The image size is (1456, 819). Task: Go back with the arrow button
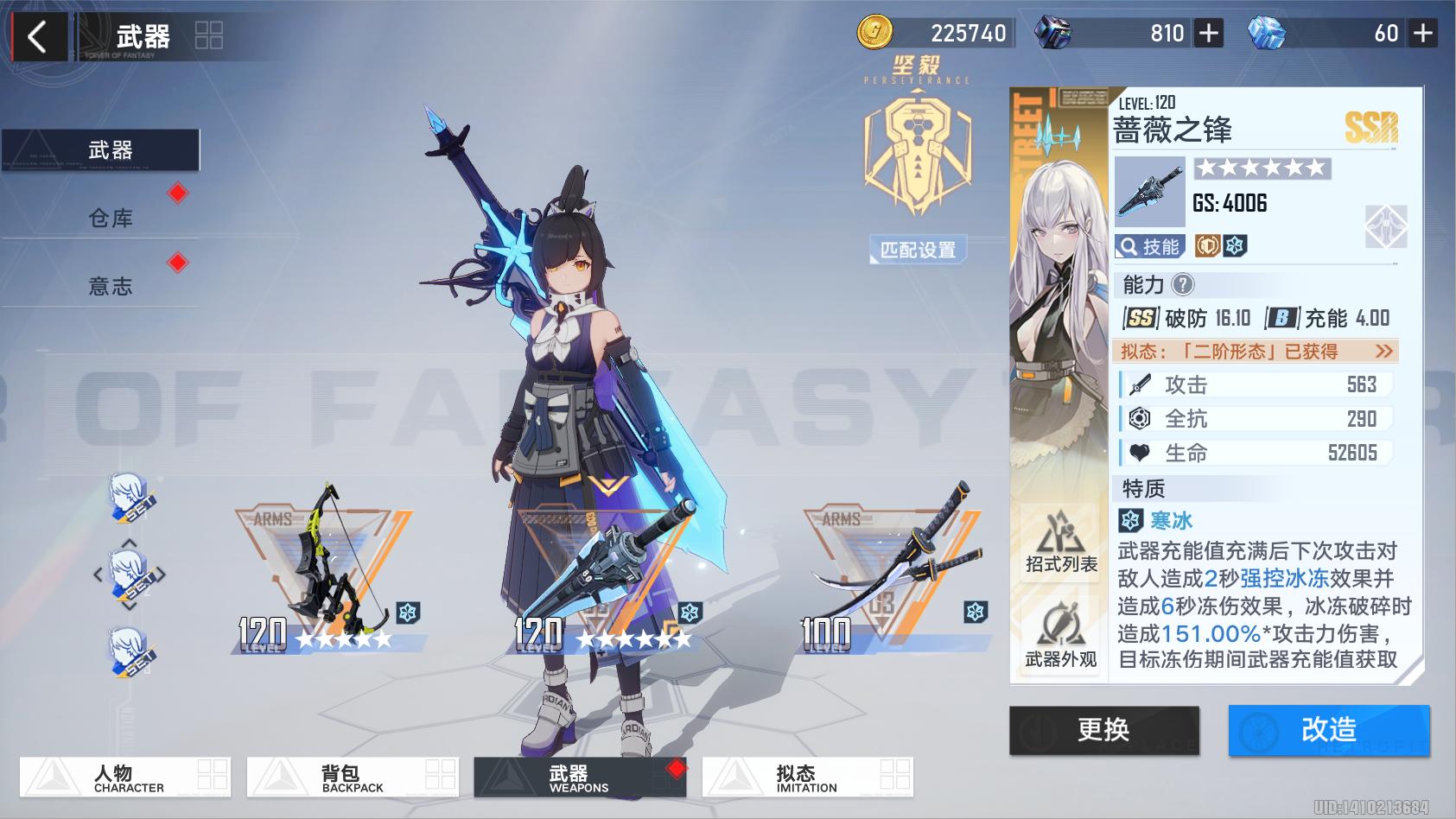tap(37, 37)
